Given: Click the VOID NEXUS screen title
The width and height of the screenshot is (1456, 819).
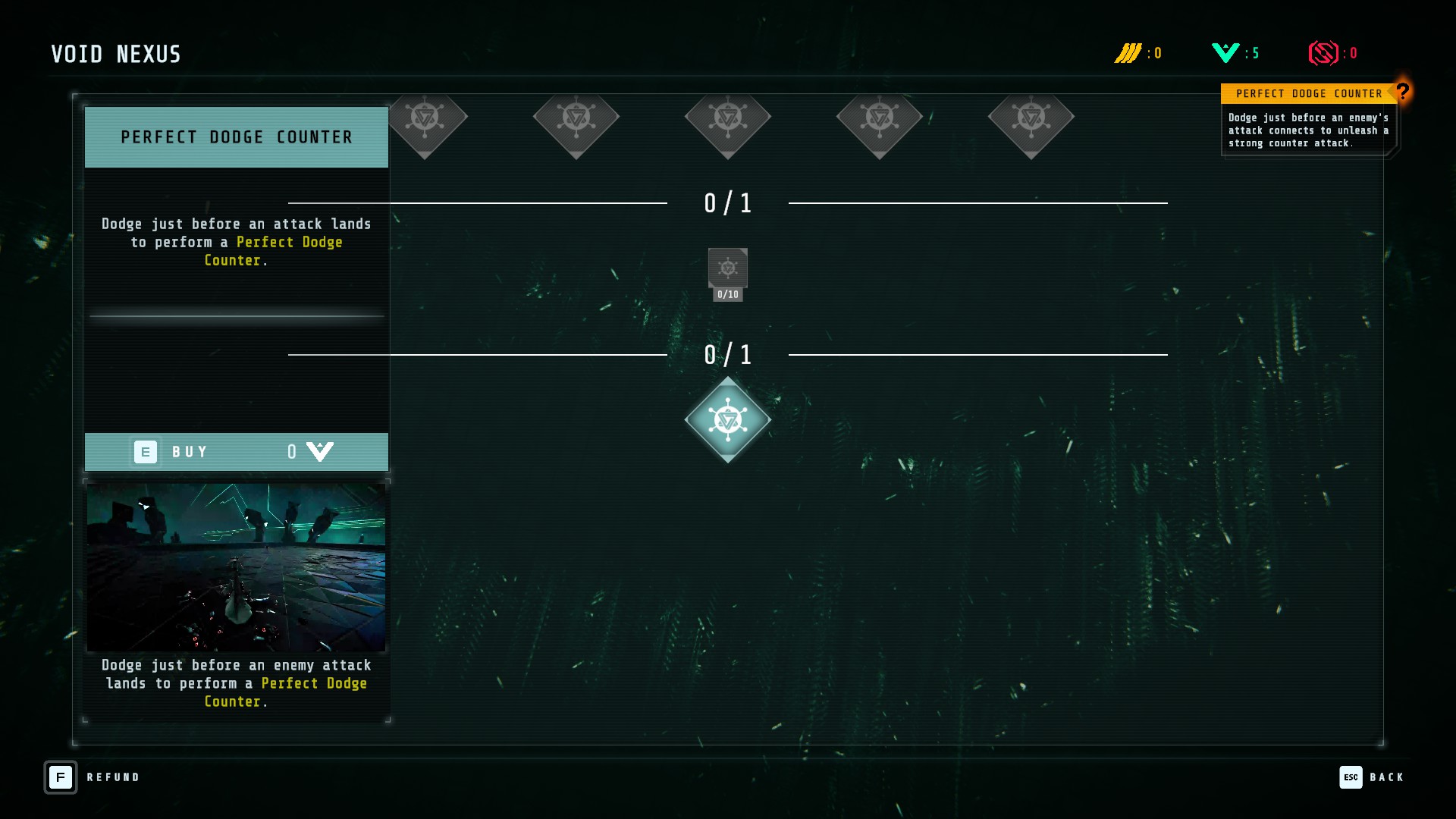Looking at the screenshot, I should click(x=115, y=54).
